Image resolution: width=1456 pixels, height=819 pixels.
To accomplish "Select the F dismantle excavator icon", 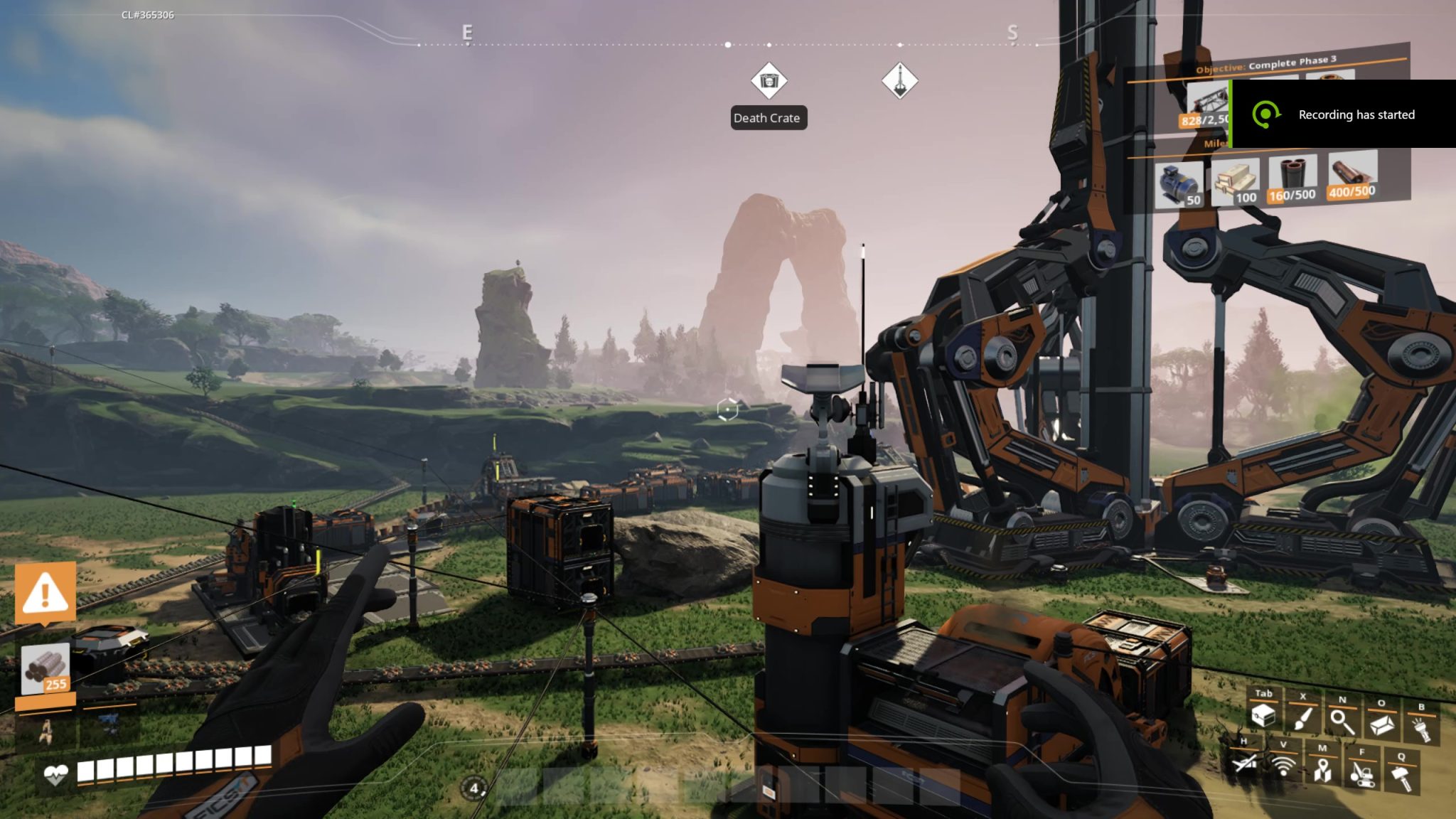I will (1362, 775).
